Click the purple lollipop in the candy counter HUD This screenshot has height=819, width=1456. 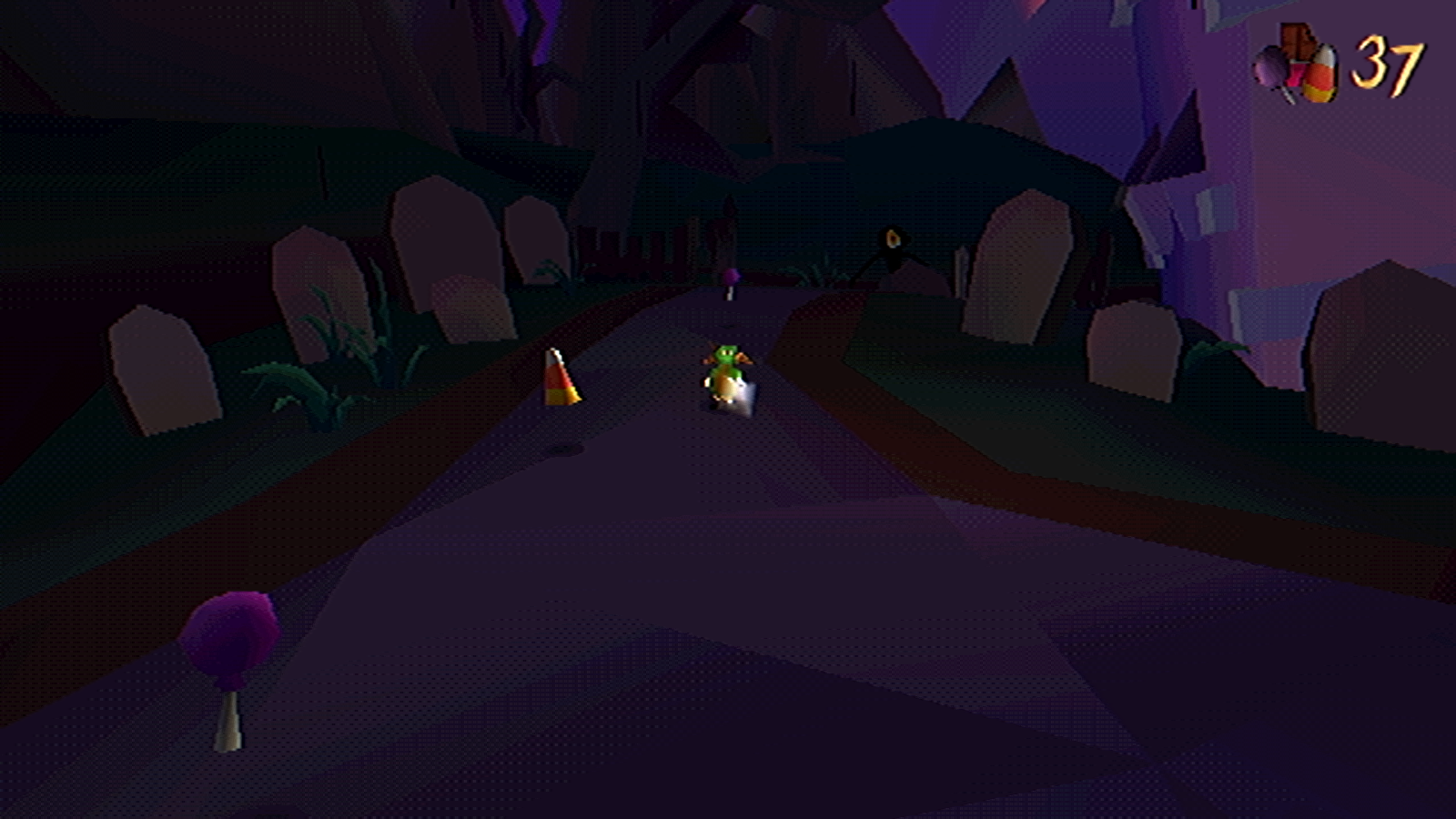tap(1271, 66)
